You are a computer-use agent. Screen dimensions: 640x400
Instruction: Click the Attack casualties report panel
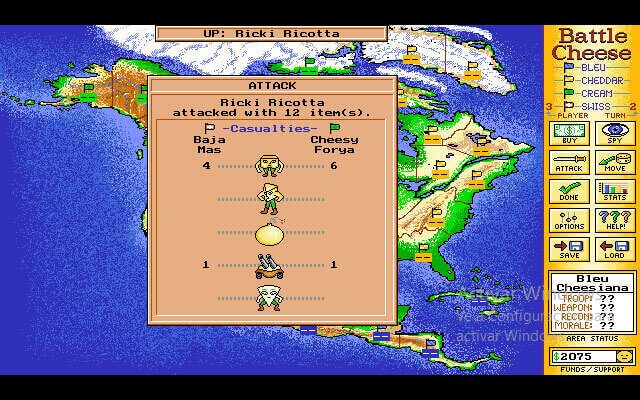click(x=272, y=200)
